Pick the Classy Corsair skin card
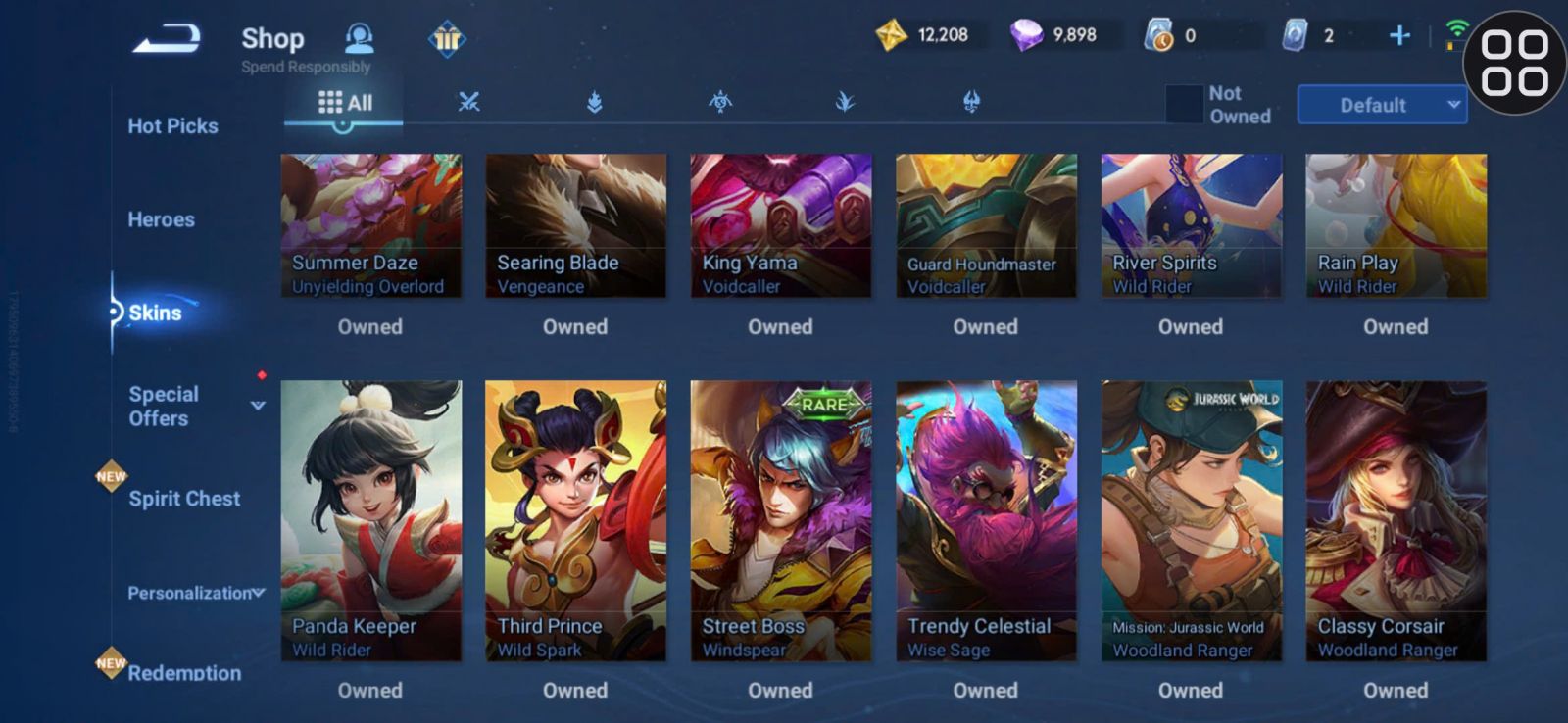Viewport: 1568px width, 723px height. pos(1396,520)
